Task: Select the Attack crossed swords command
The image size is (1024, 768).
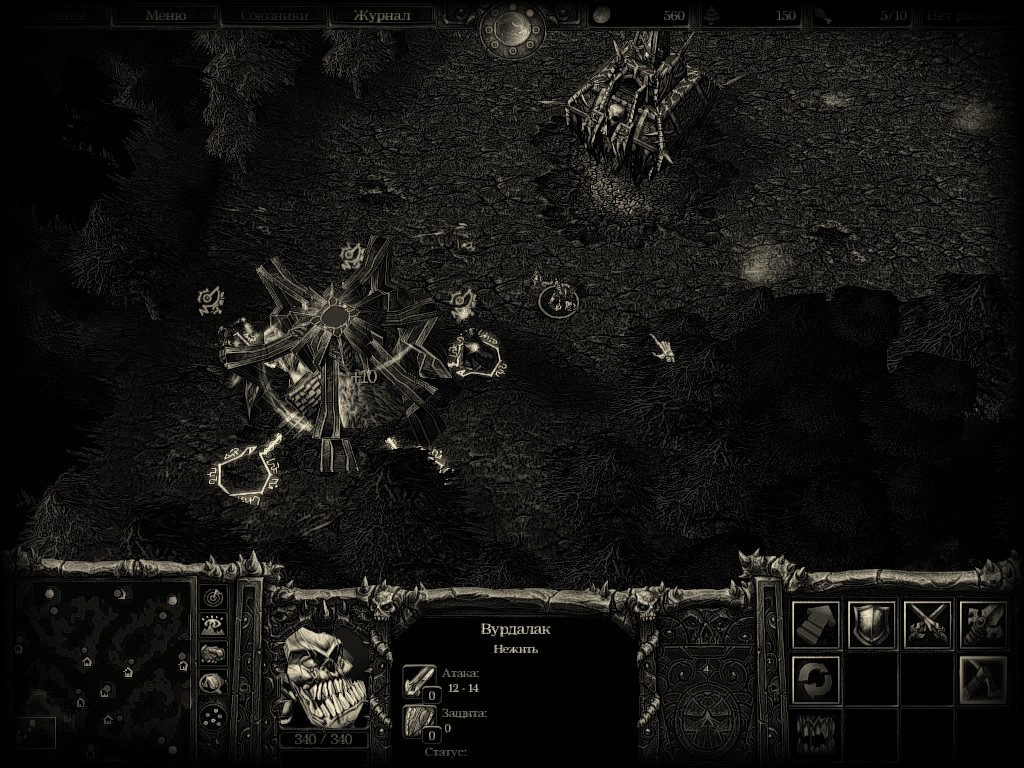Action: (928, 625)
